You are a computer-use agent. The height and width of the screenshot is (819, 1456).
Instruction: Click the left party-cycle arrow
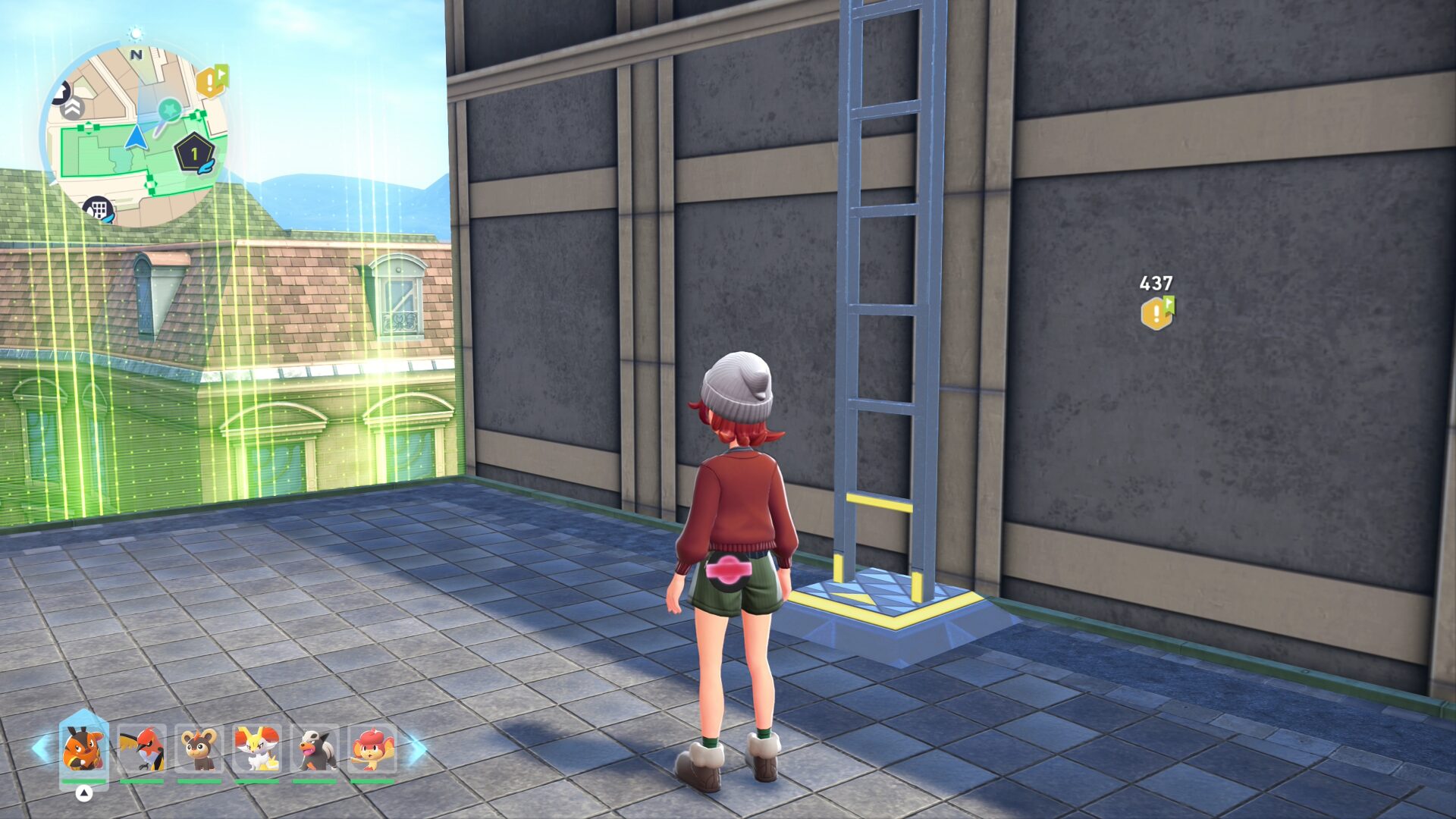coord(41,748)
